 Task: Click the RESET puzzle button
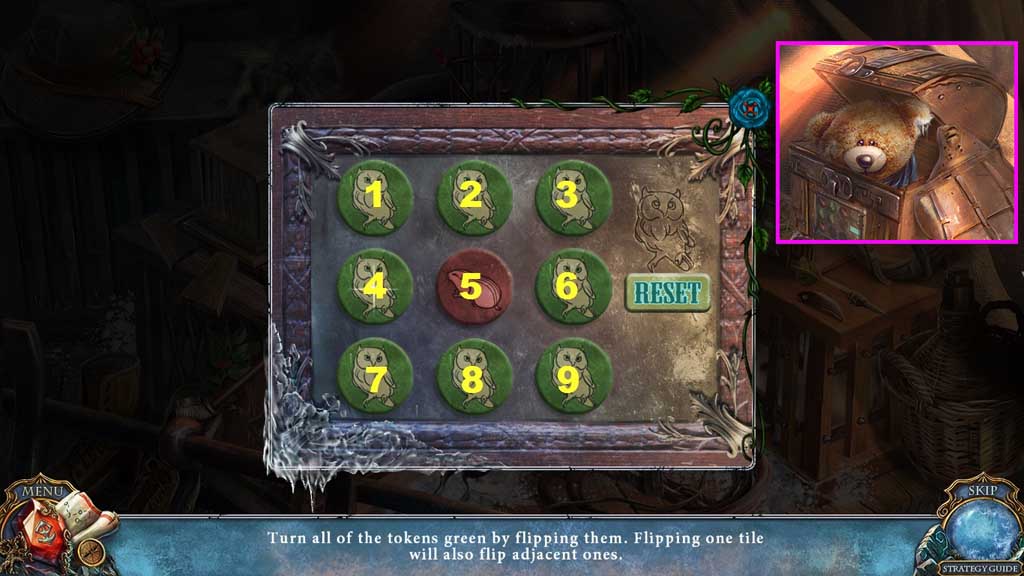tap(668, 292)
